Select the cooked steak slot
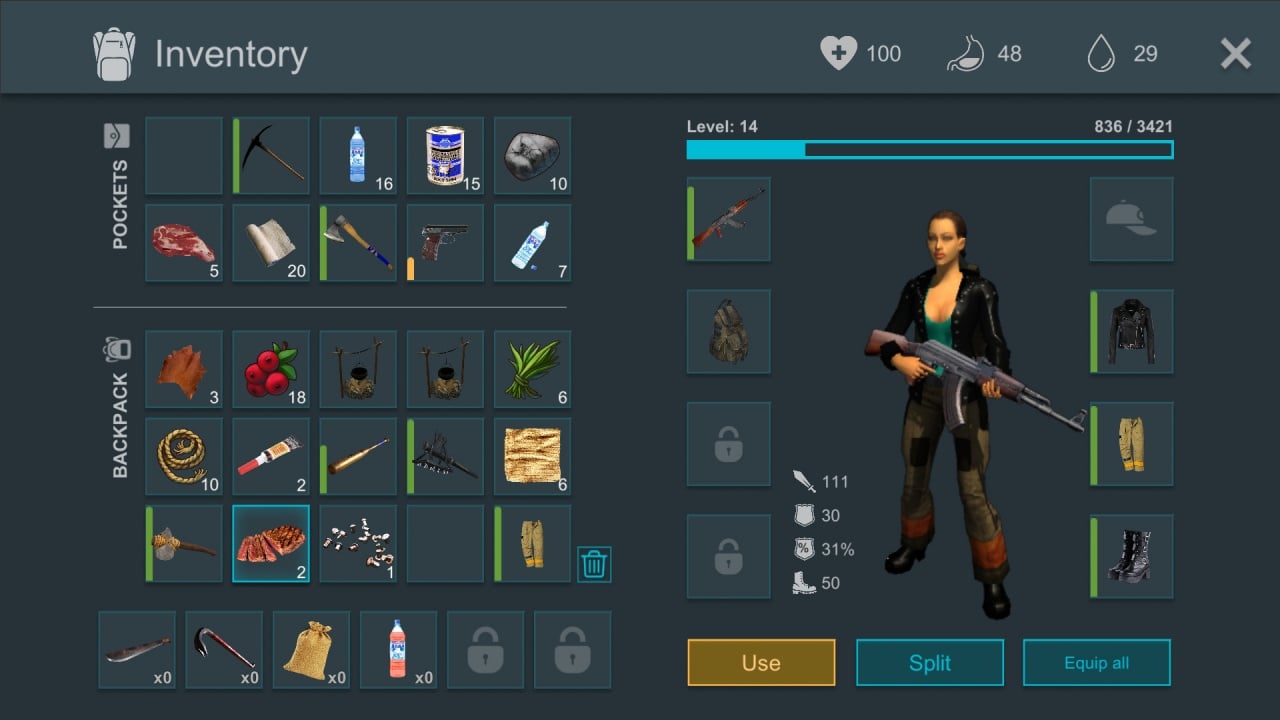This screenshot has height=720, width=1280. (x=271, y=543)
